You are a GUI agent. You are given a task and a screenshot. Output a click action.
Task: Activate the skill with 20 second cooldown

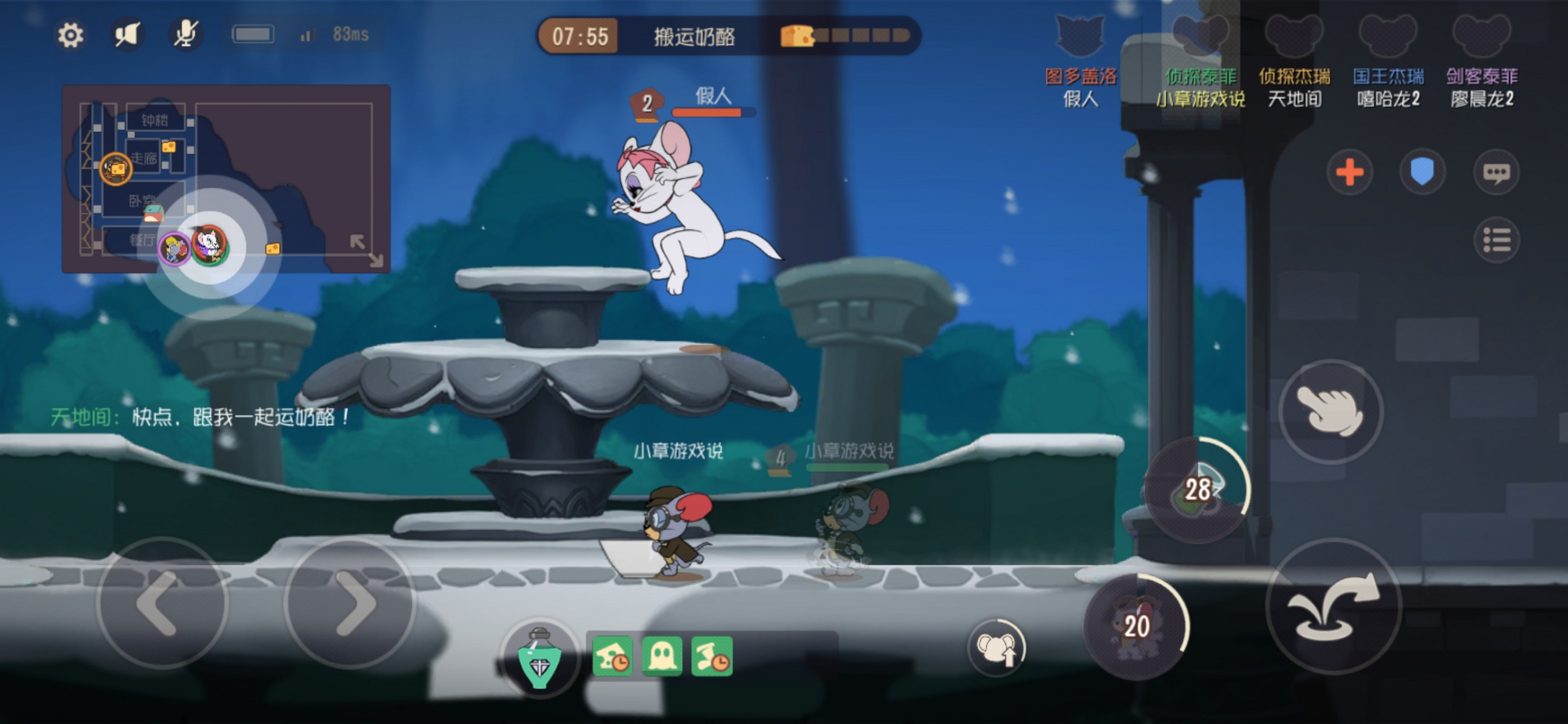pos(1136,626)
